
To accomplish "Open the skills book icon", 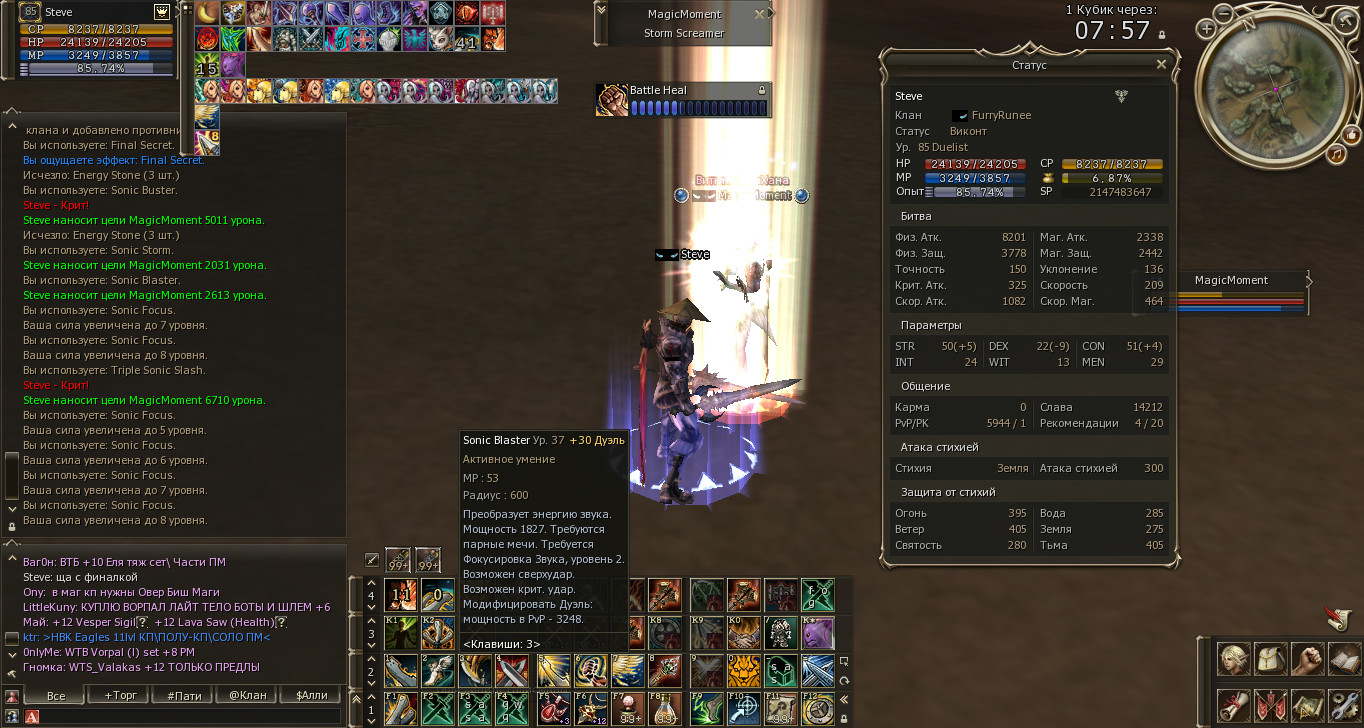I will pos(1344,660).
